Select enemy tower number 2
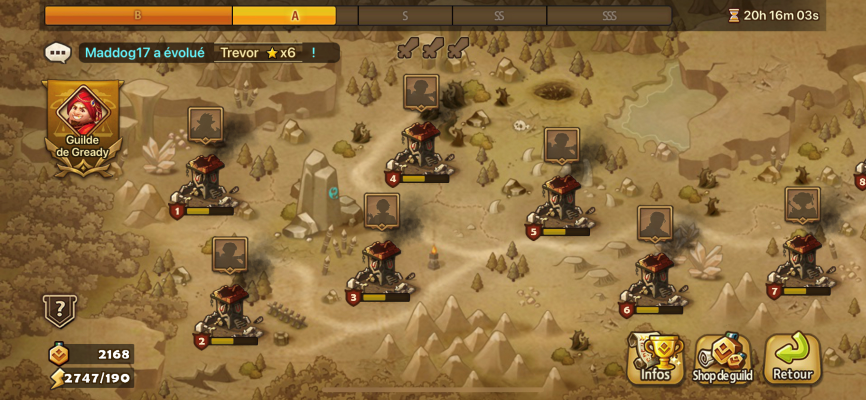The width and height of the screenshot is (866, 400). coord(229,310)
